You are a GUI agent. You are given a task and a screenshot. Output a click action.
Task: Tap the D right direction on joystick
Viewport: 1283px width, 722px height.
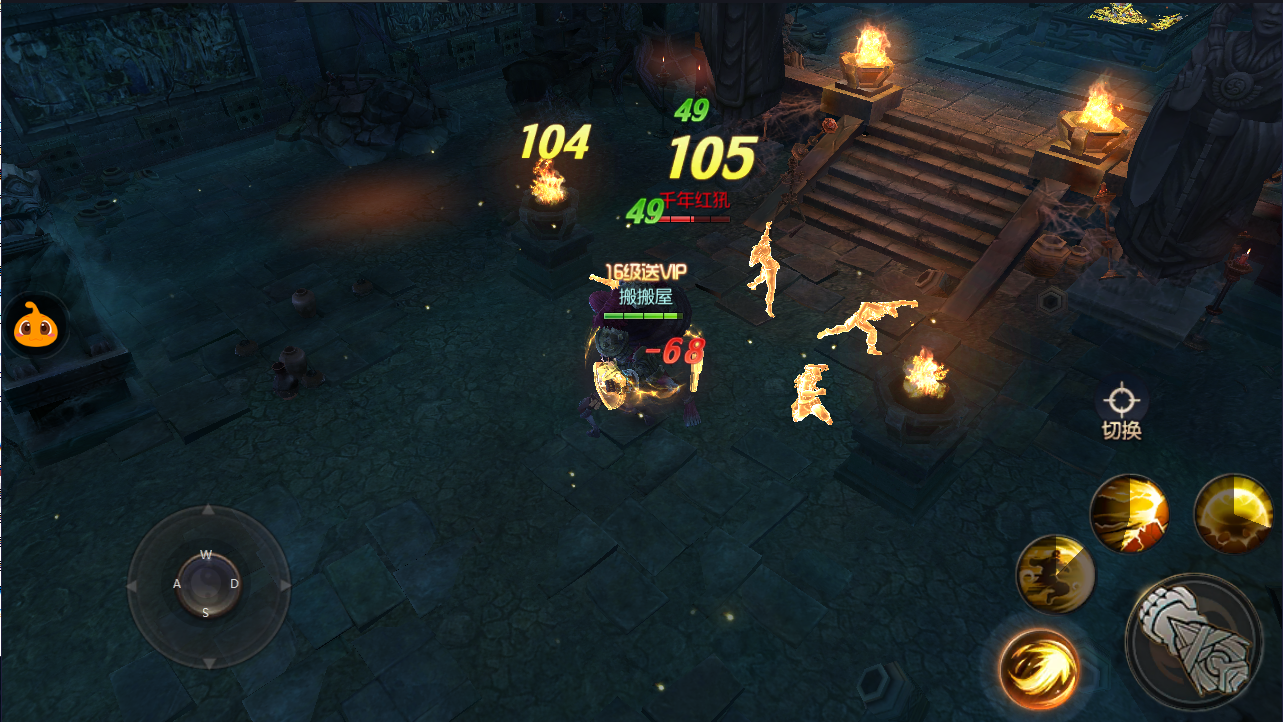click(235, 584)
